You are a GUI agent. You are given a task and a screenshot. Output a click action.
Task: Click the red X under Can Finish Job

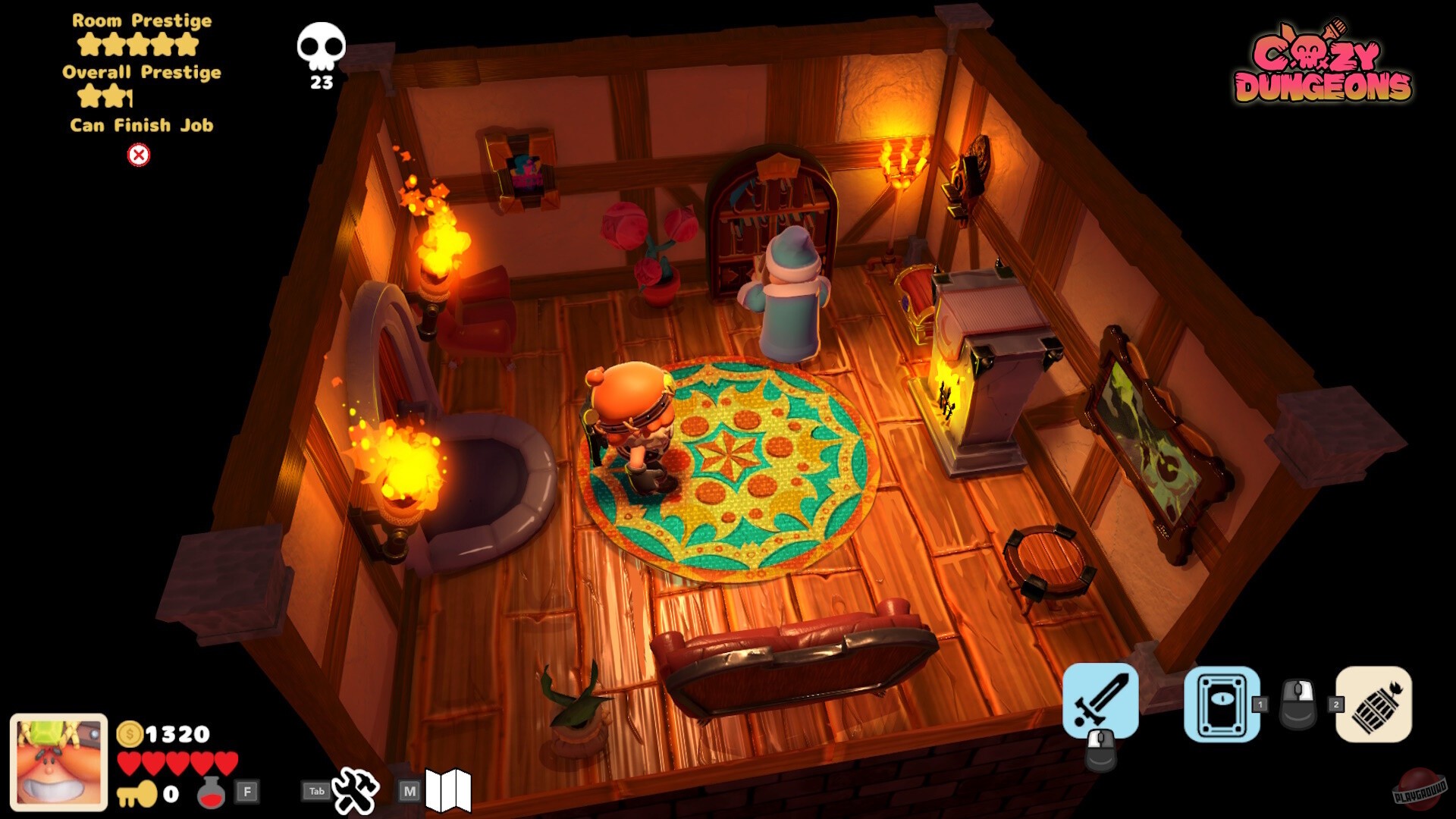point(138,154)
